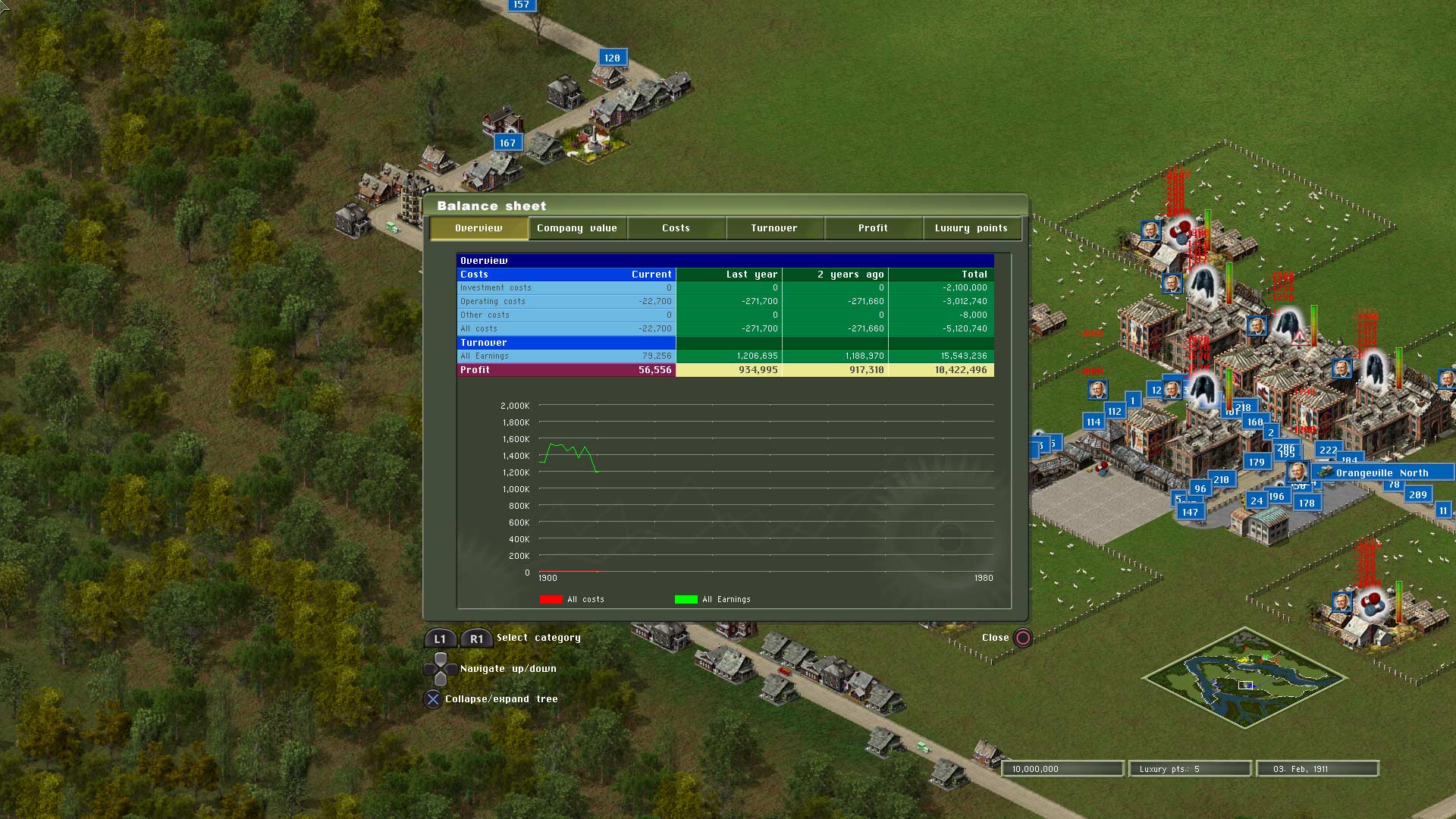Switch to the Company value tab
Image resolution: width=1456 pixels, height=819 pixels.
tap(576, 227)
